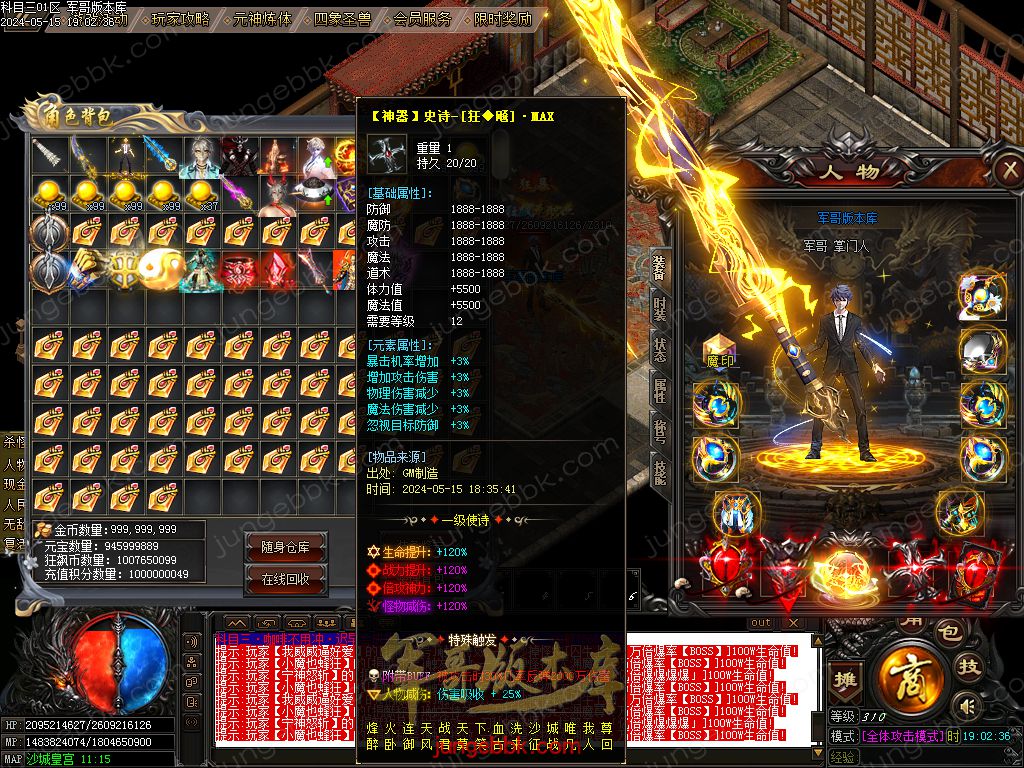Open the 玩家攻略 player guide menu
1024x768 pixels.
pos(181,18)
